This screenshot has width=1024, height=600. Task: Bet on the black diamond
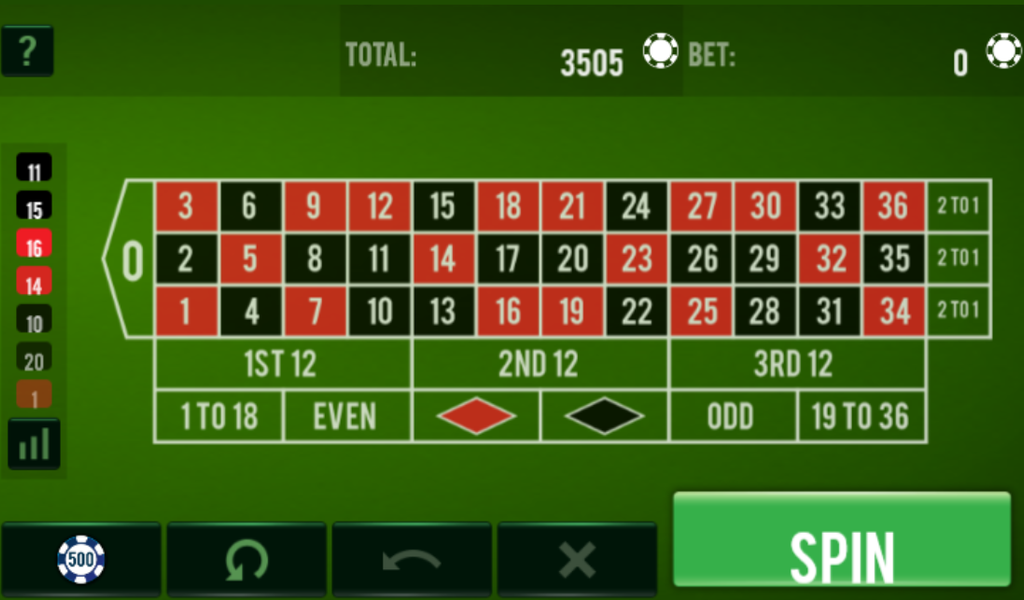(x=604, y=416)
